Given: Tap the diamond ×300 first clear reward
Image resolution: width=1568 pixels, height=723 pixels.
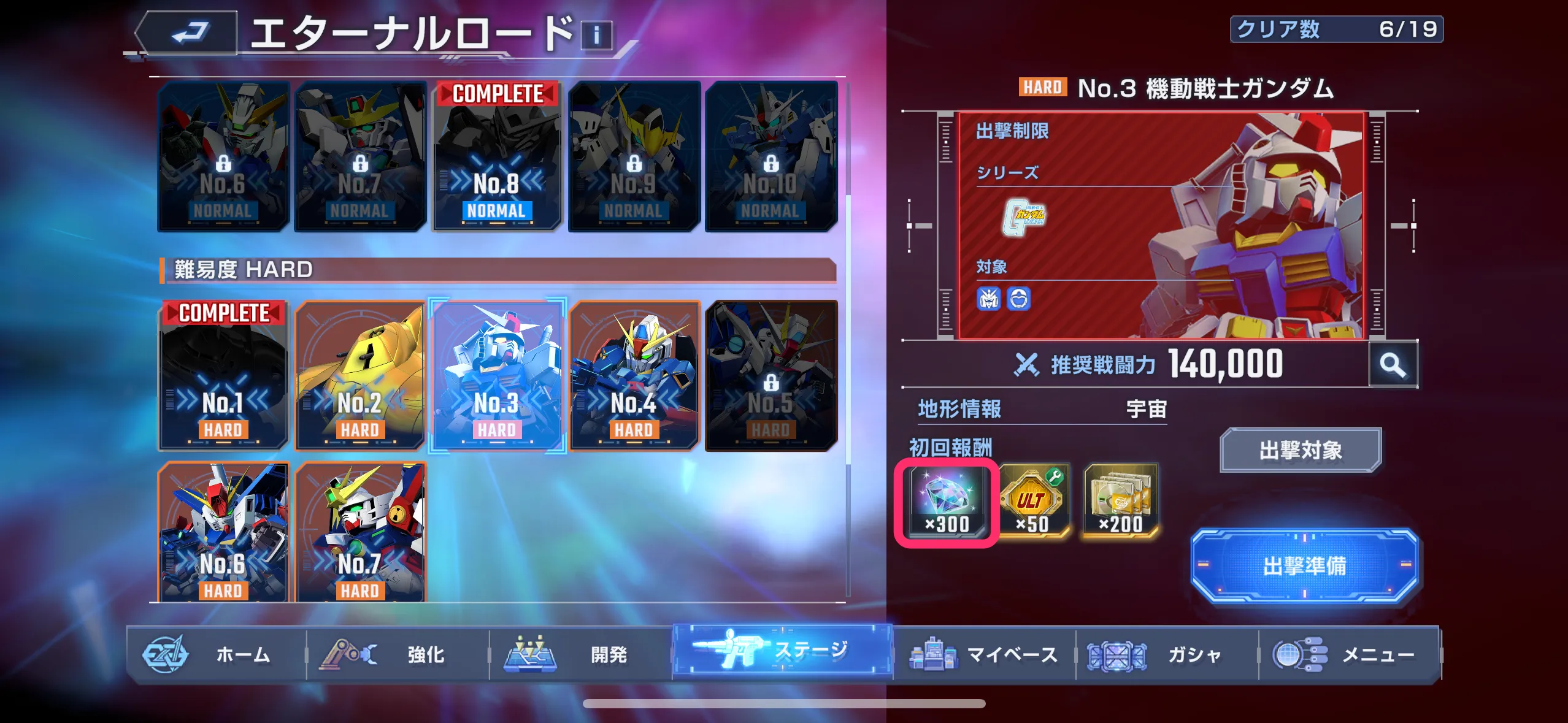Looking at the screenshot, I should click(x=945, y=500).
